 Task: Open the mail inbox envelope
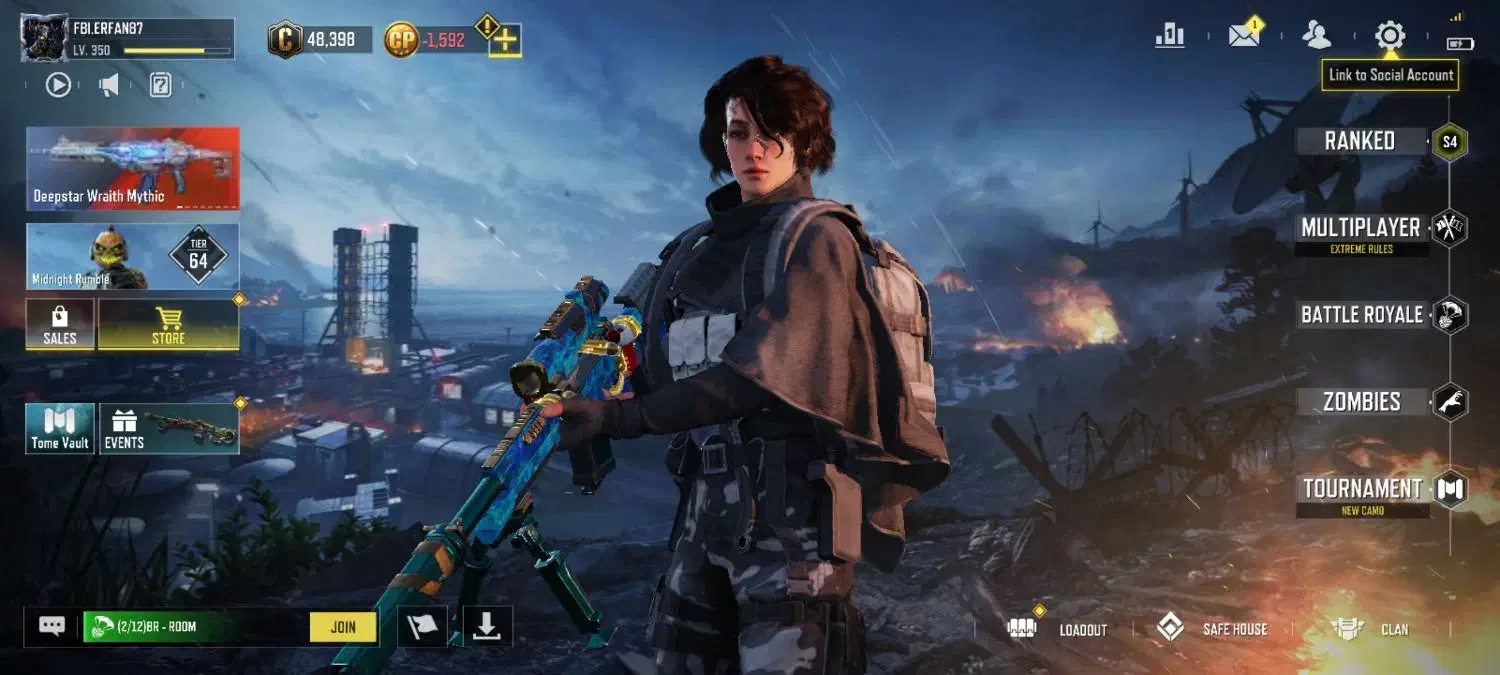(1244, 36)
